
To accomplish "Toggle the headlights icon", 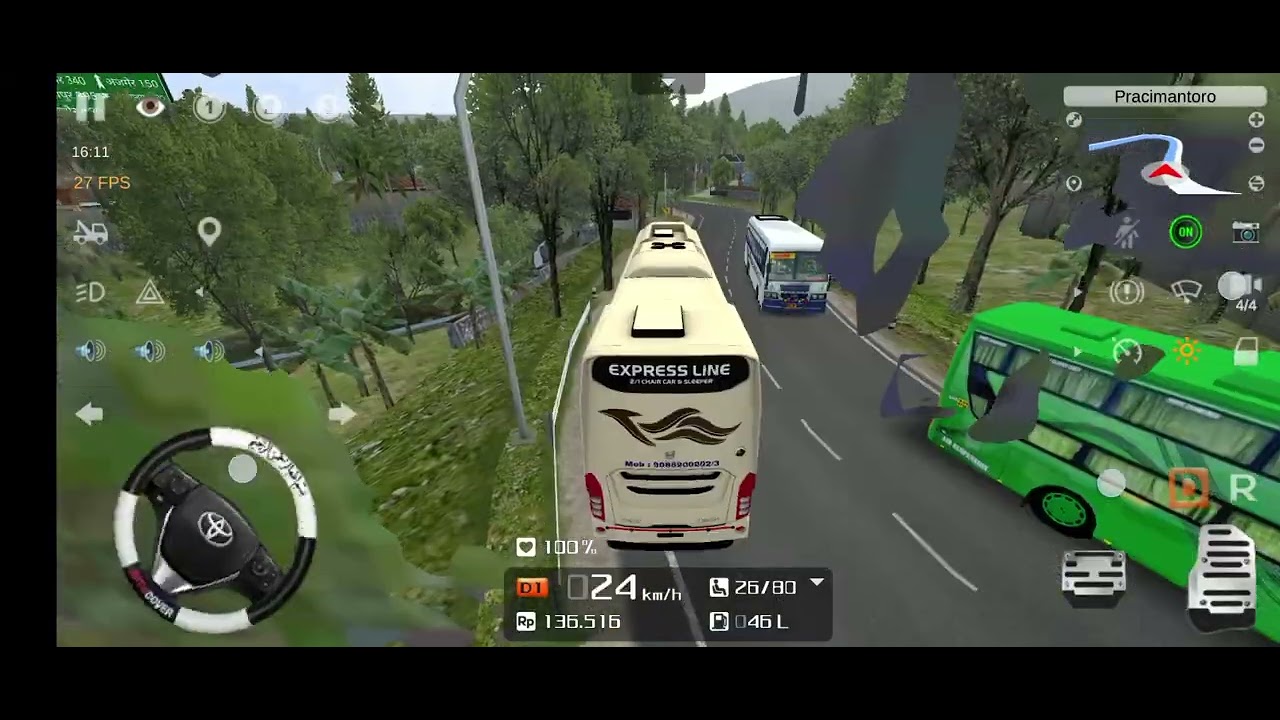I will [90, 292].
